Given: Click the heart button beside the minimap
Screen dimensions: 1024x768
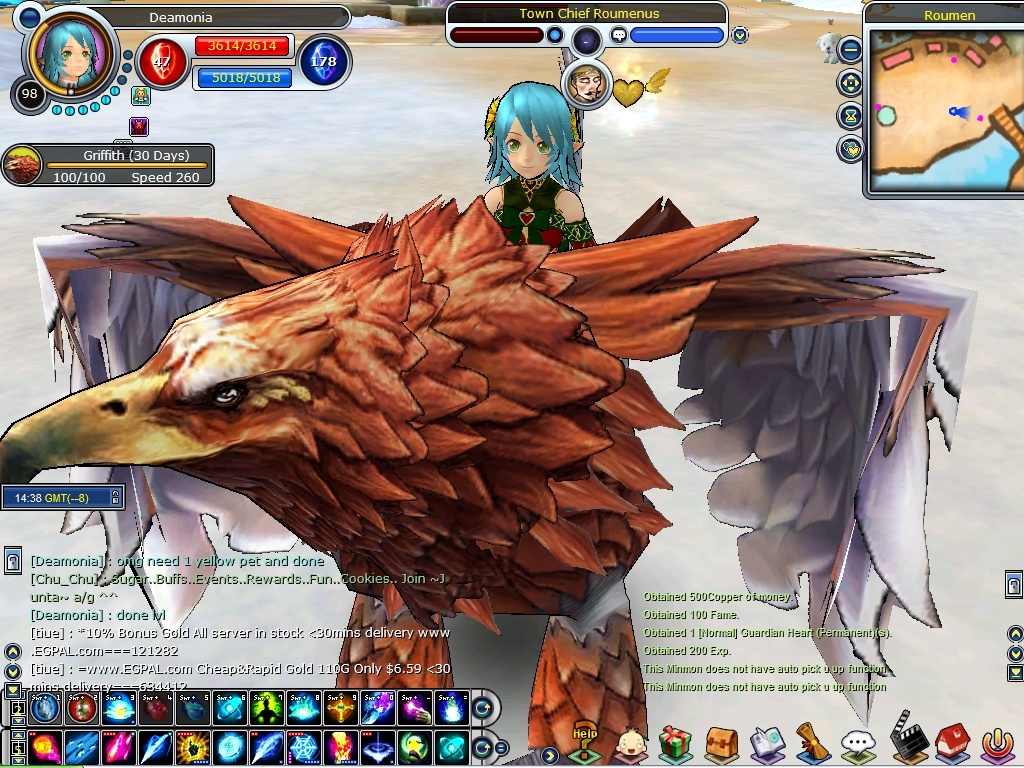Looking at the screenshot, I should pos(851,149).
